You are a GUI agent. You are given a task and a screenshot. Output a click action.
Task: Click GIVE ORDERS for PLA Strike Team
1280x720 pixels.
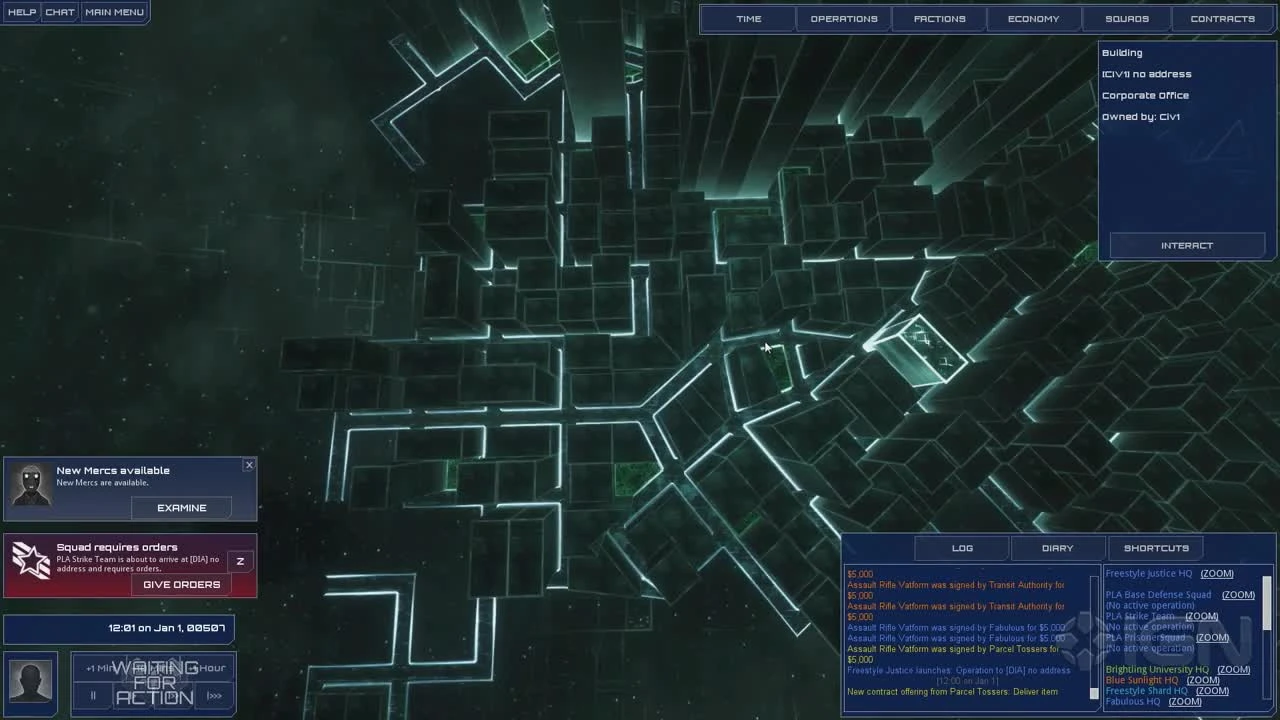(x=180, y=584)
